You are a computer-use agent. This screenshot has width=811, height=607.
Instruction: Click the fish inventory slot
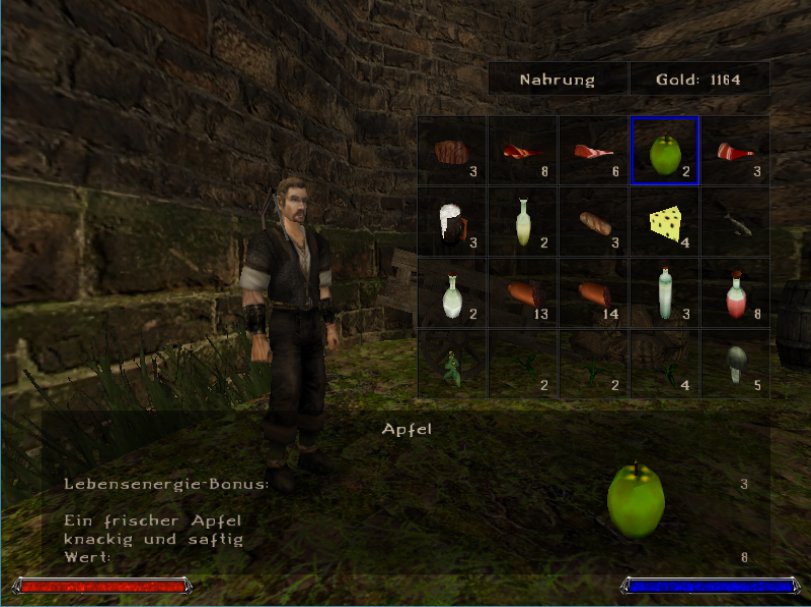click(x=734, y=221)
